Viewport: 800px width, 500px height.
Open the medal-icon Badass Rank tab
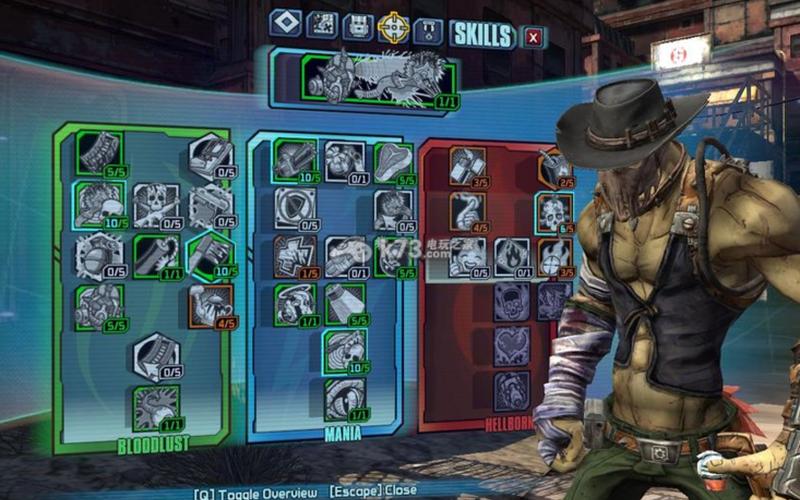[430, 30]
